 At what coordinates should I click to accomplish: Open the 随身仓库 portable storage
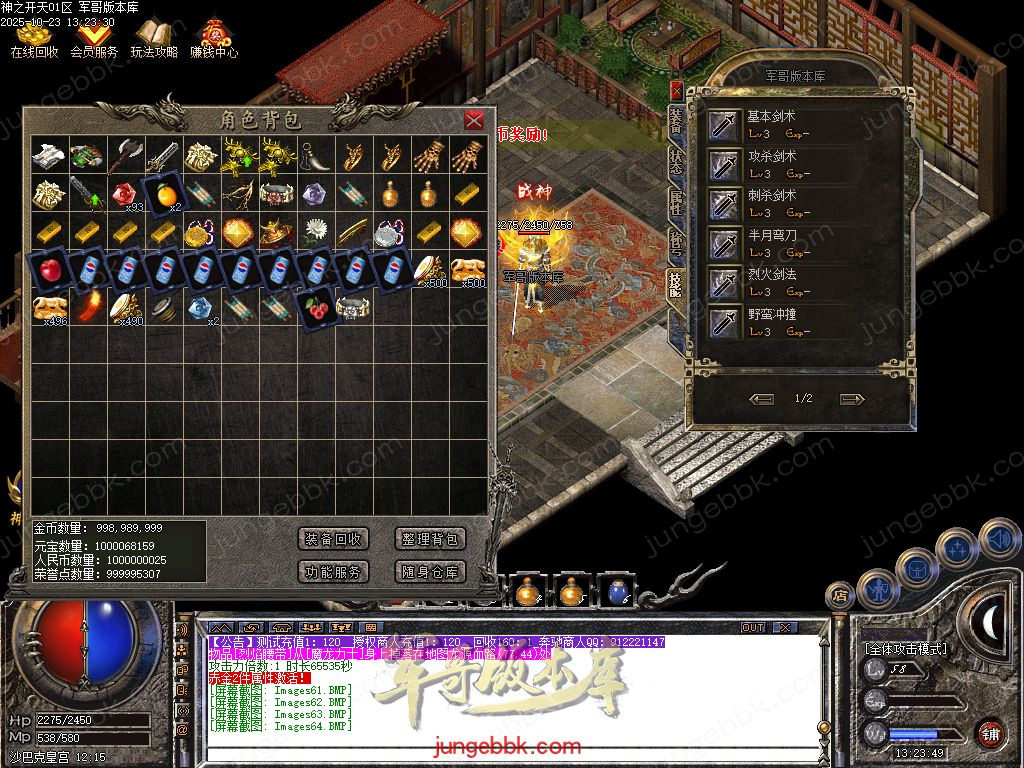point(430,572)
